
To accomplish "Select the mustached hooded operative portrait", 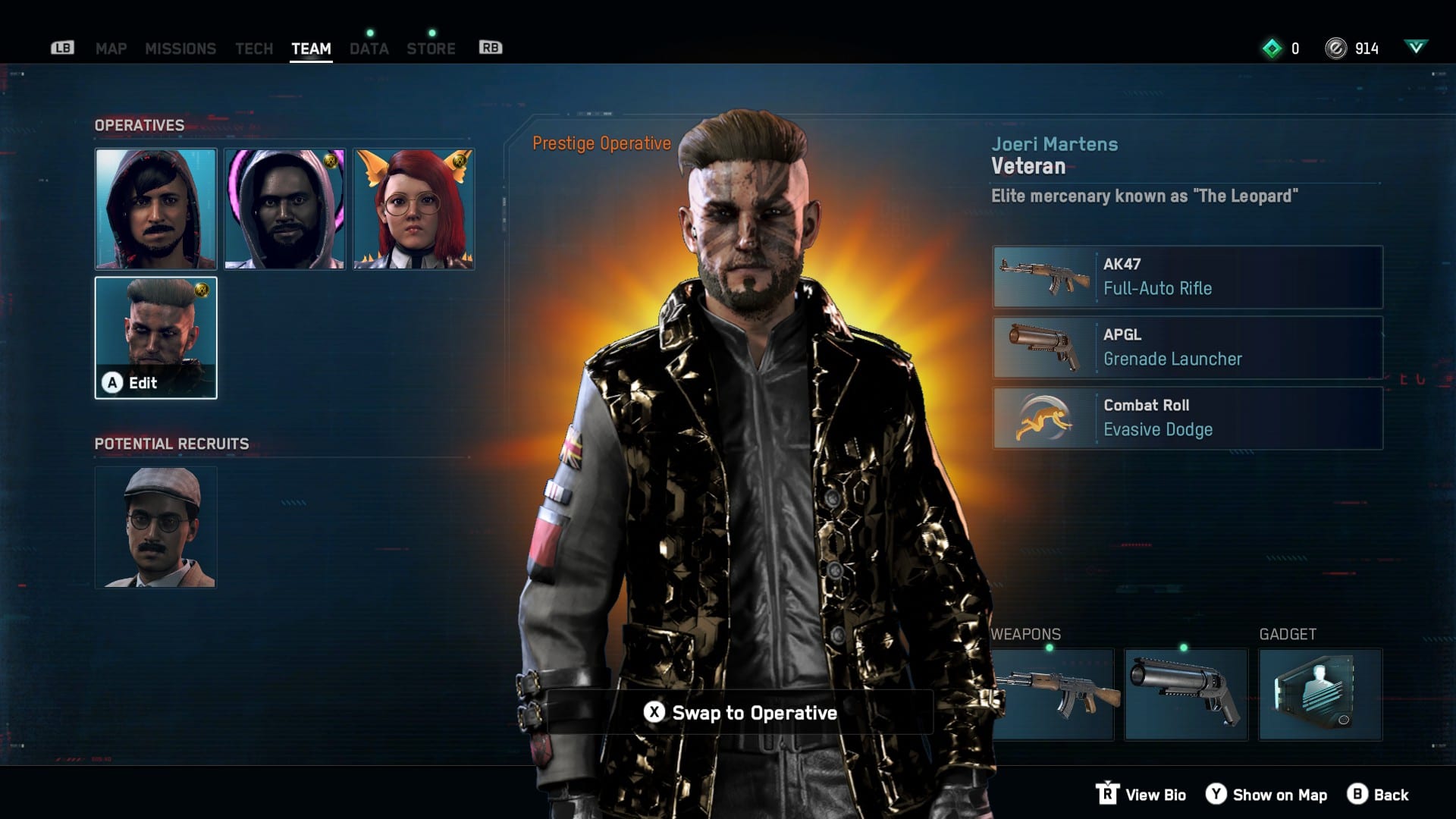I will (155, 209).
